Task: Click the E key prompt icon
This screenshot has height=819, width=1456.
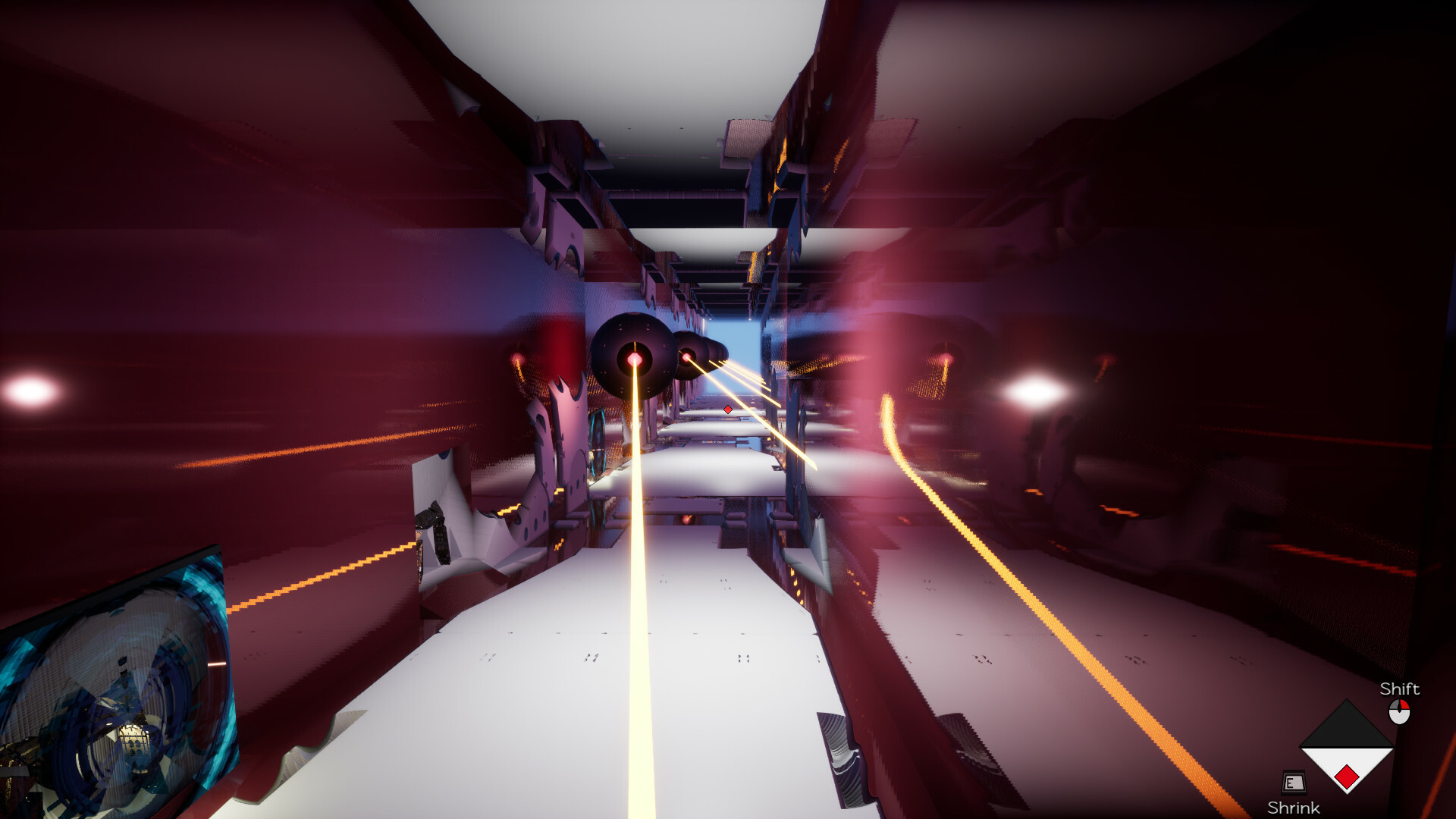Action: tap(1293, 780)
